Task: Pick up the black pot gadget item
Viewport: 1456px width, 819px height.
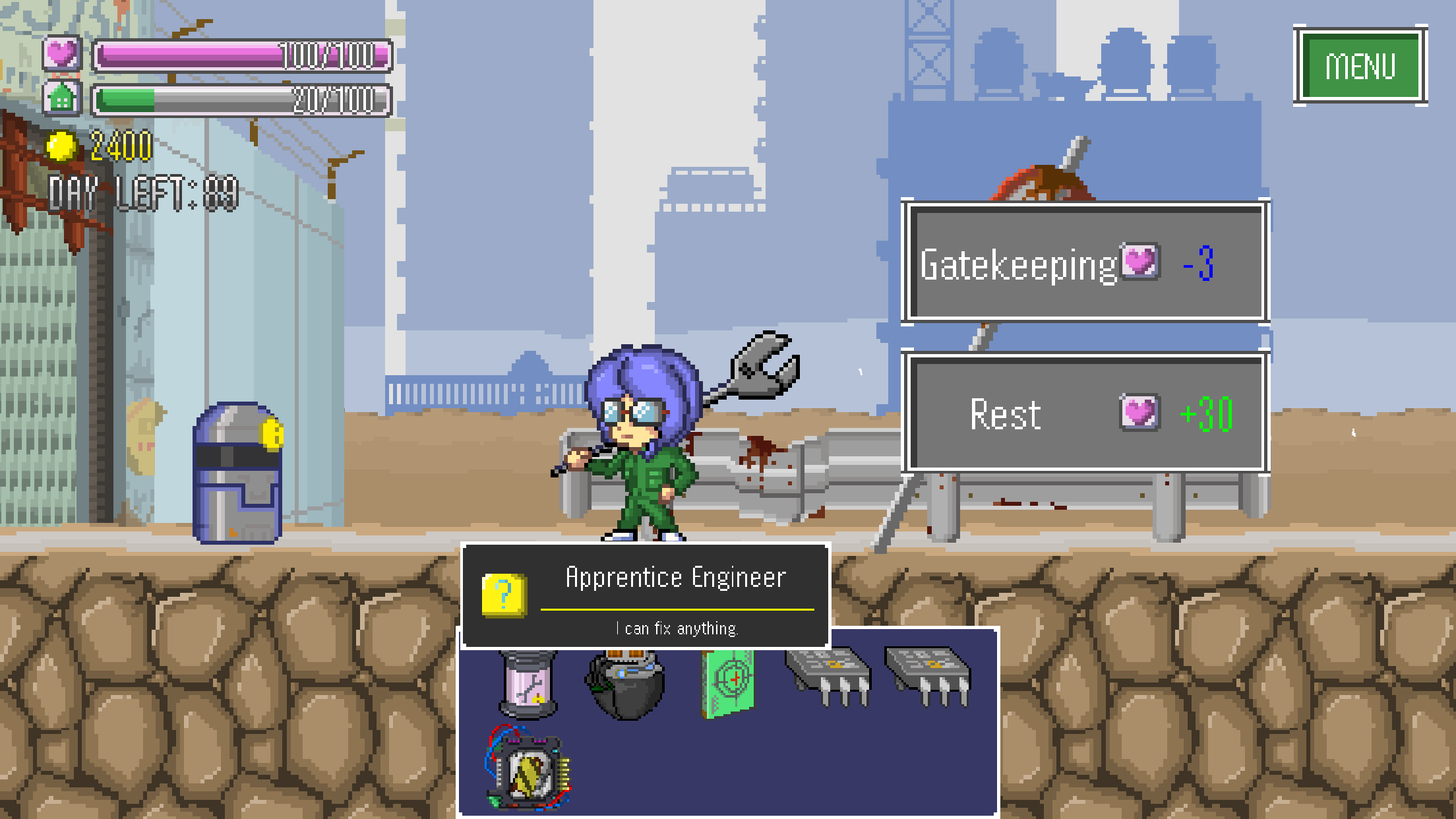Action: click(x=625, y=677)
